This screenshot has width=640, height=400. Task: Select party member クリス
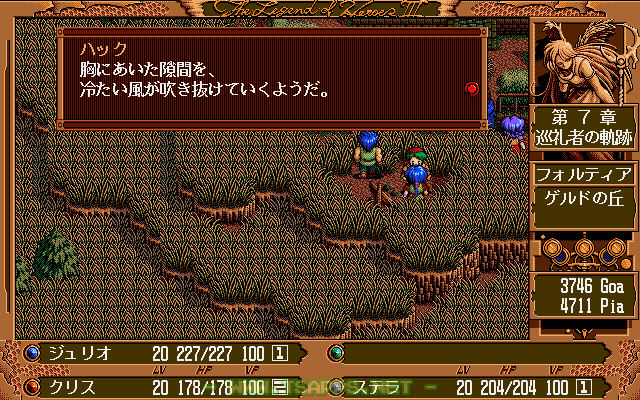[73, 386]
